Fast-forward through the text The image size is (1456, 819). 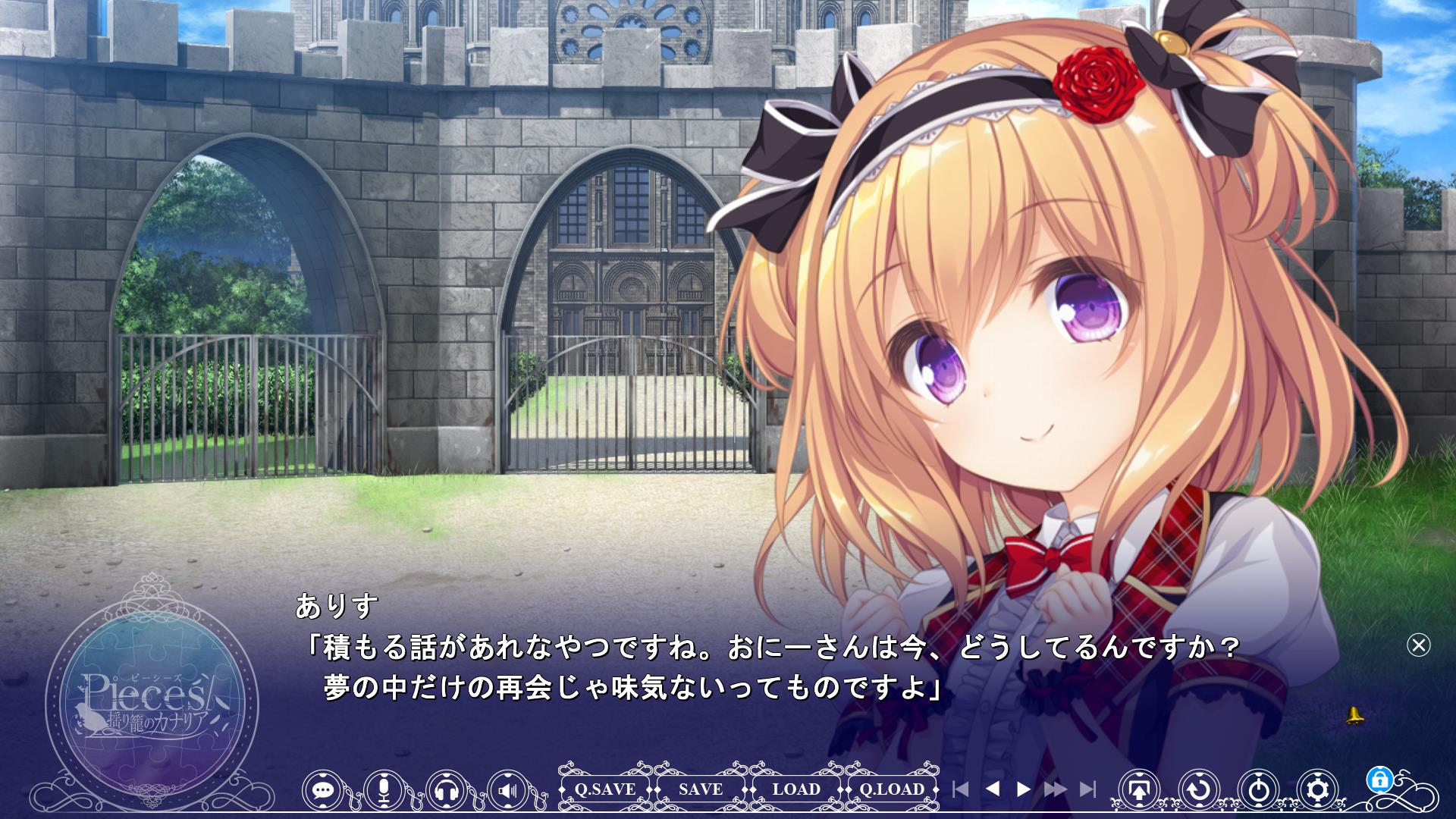click(x=1056, y=789)
